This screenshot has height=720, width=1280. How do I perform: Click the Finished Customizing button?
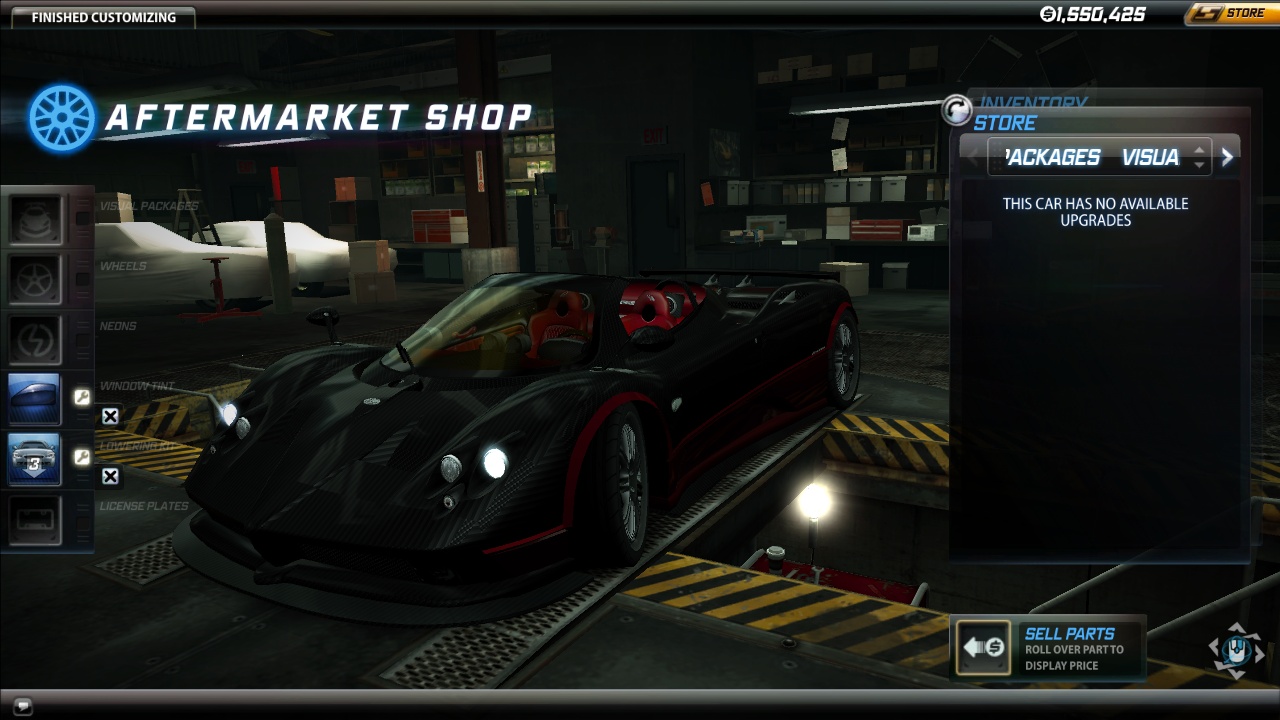103,17
